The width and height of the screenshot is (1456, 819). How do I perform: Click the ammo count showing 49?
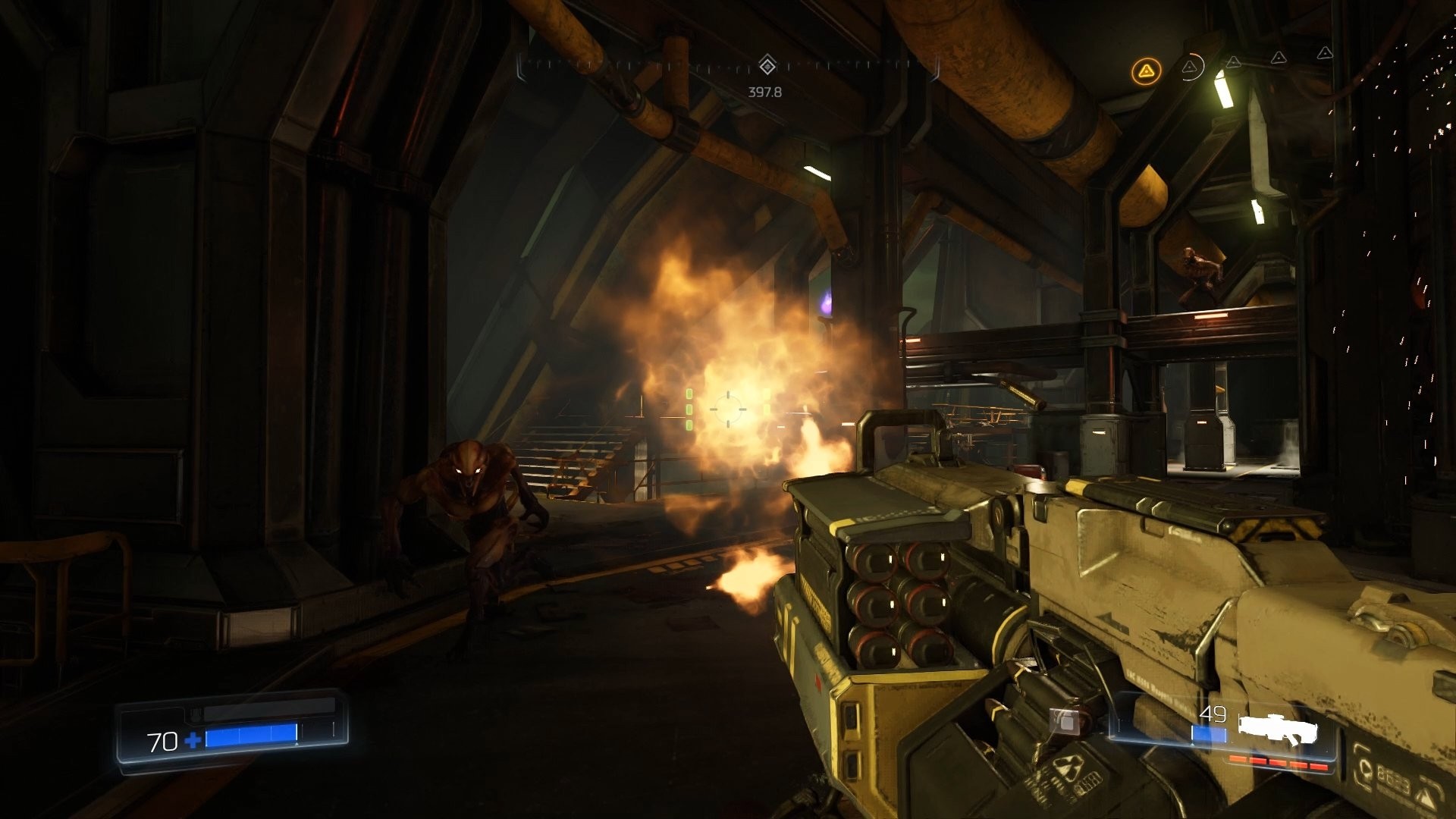1213,714
